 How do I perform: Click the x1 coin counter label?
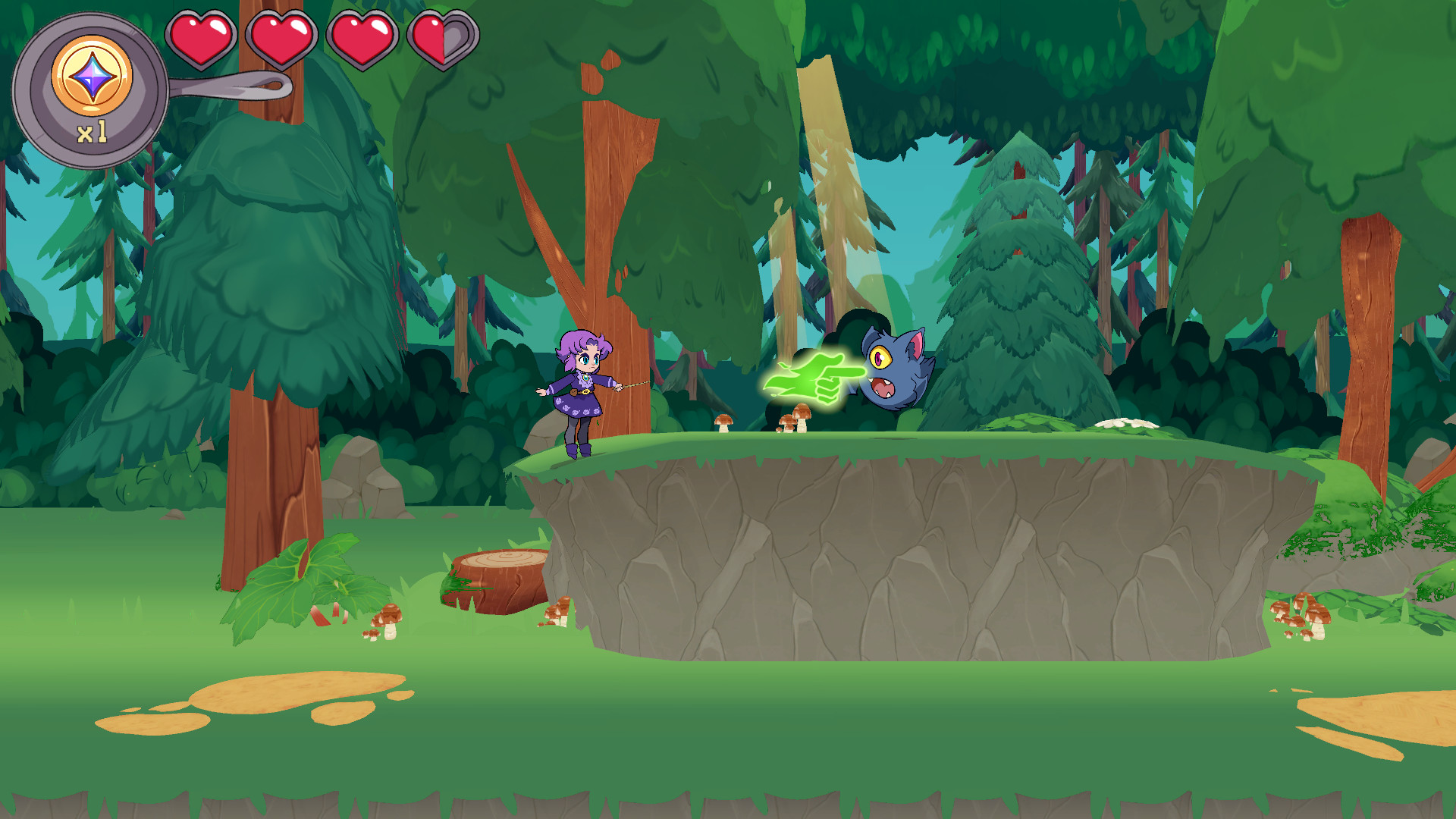[x=91, y=133]
